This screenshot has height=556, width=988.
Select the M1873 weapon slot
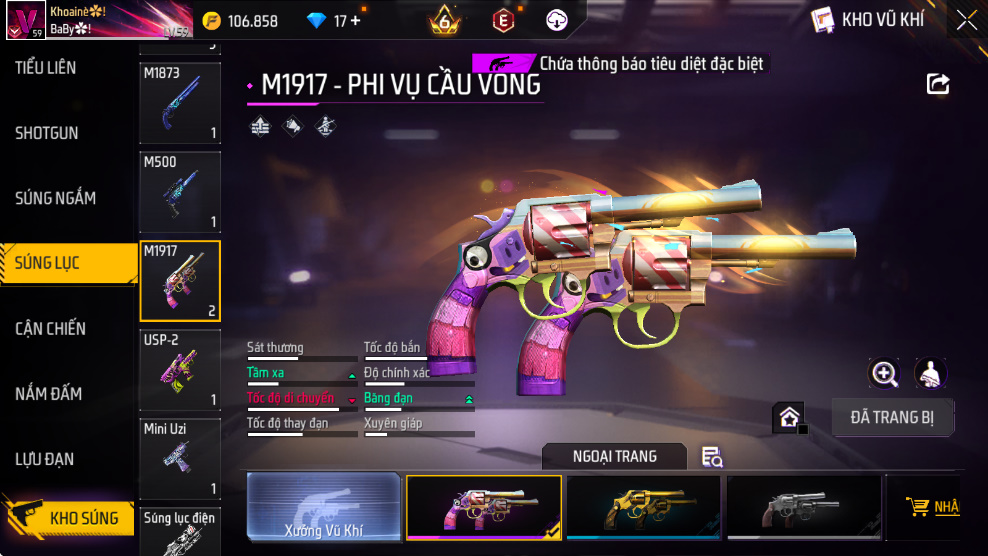coord(180,104)
